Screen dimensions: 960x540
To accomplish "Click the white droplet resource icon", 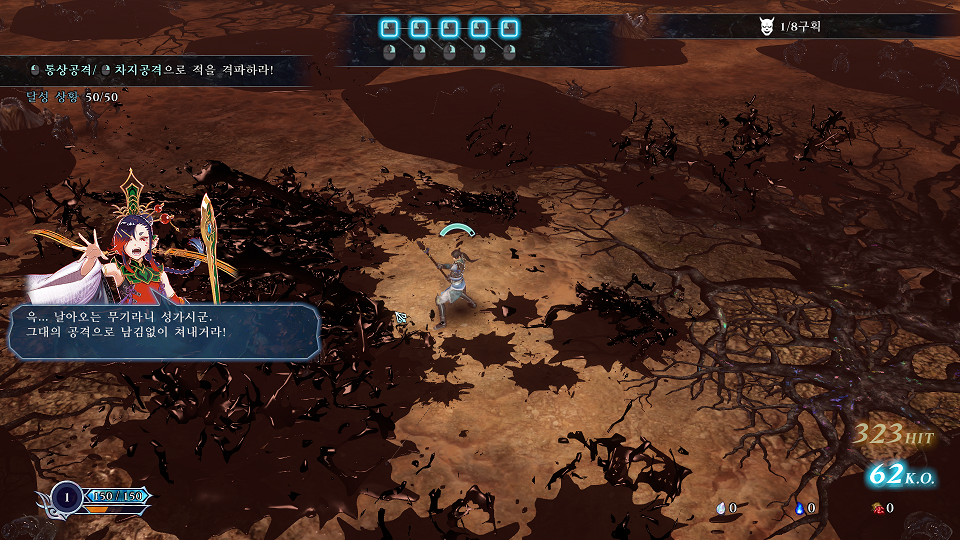I will tap(721, 508).
